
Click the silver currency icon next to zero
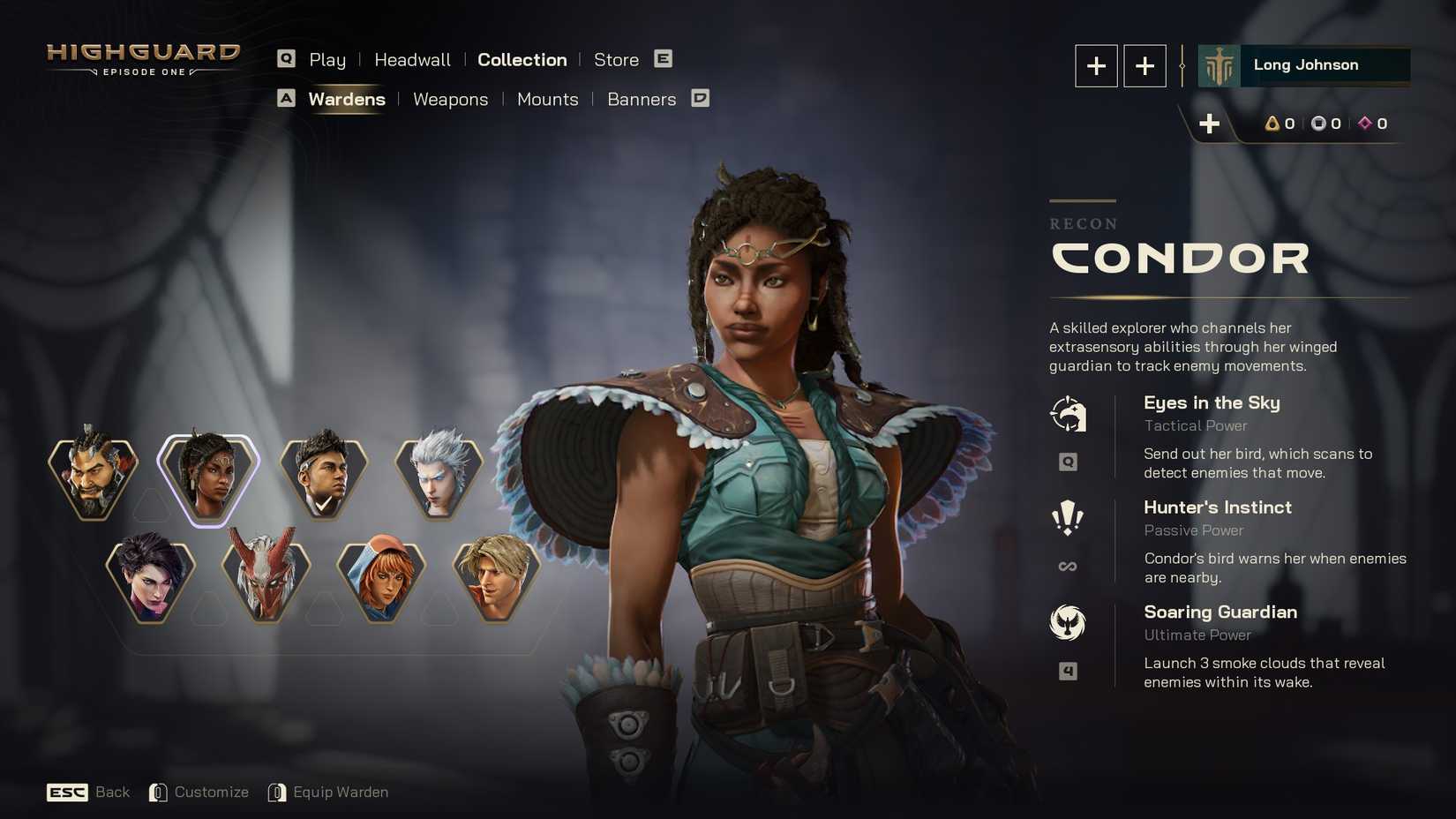tap(1318, 124)
